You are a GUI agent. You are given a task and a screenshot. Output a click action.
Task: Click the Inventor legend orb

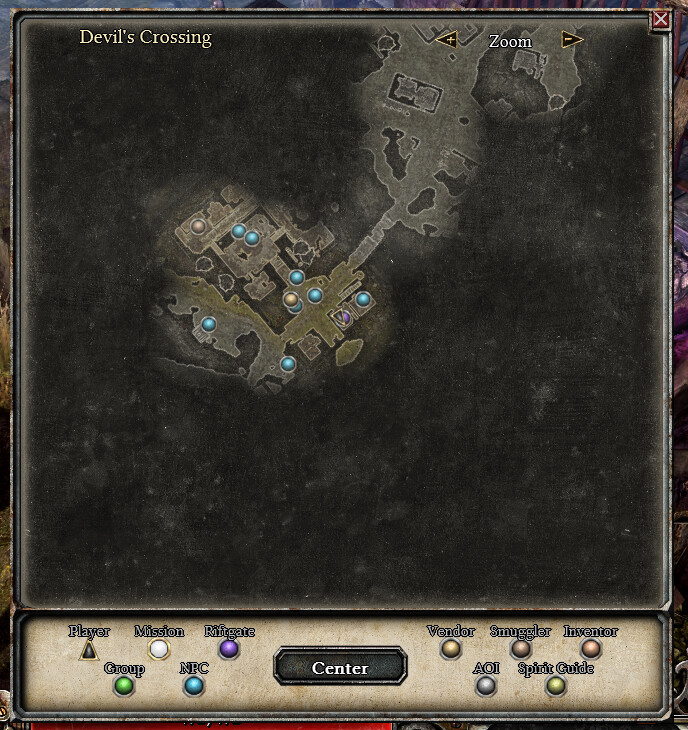tap(591, 649)
